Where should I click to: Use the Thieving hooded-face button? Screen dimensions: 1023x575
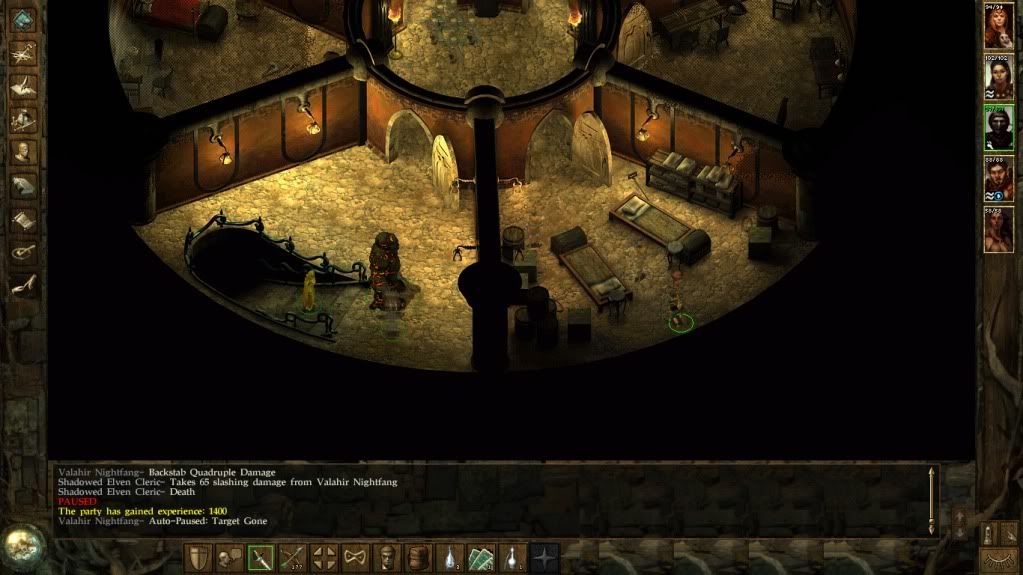[389, 558]
